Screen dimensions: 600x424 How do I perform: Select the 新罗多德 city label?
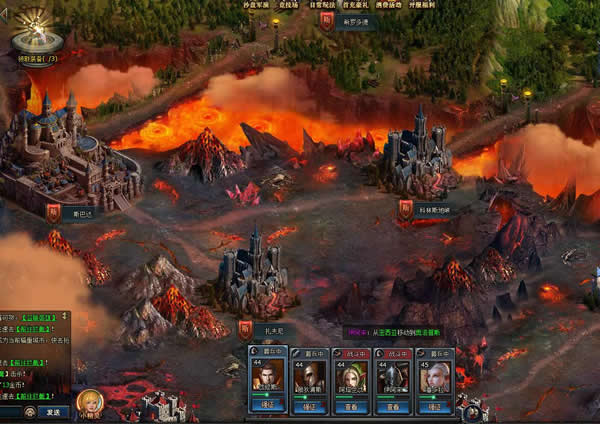click(357, 20)
